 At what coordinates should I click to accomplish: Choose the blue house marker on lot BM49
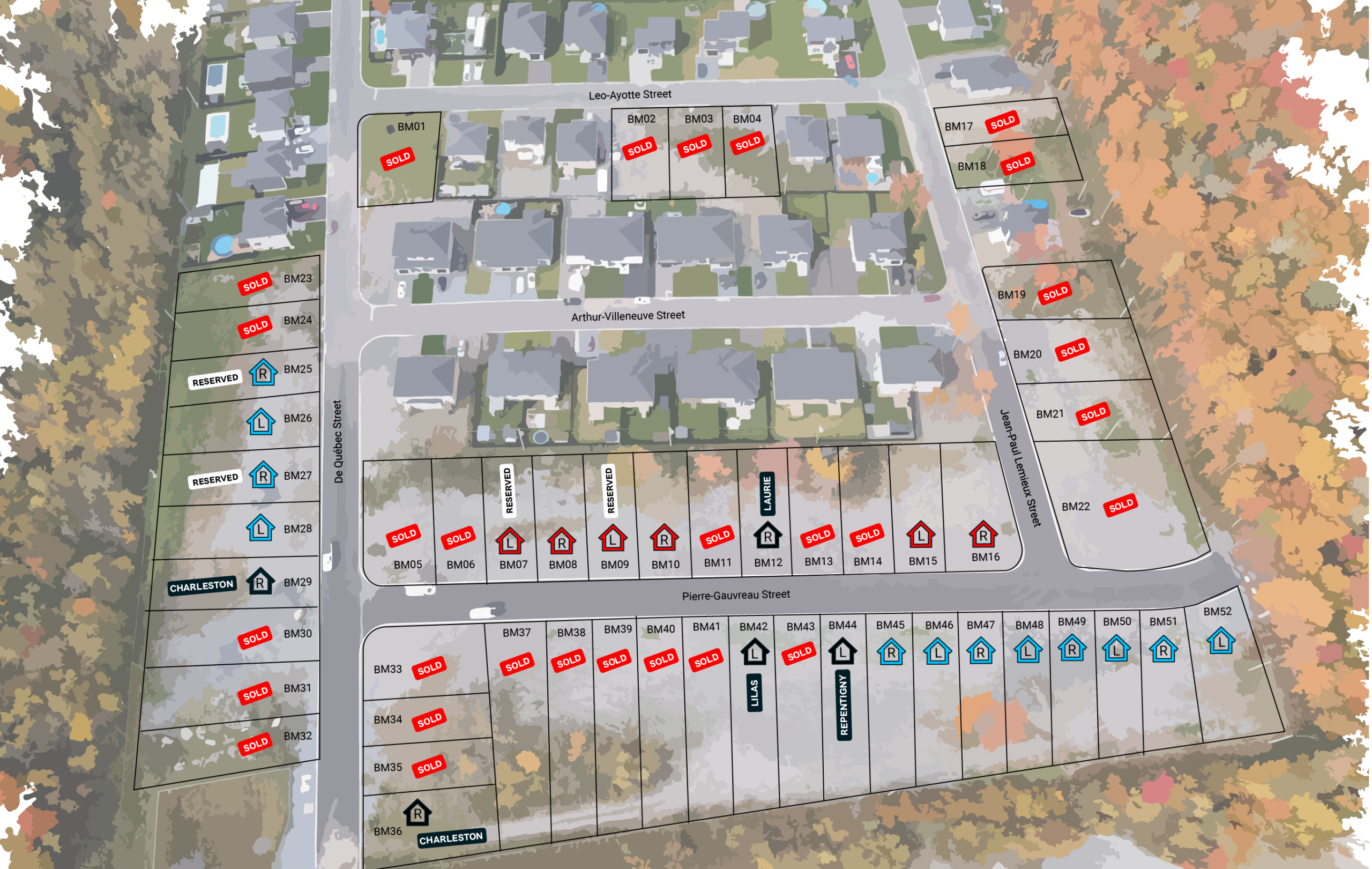pyautogui.click(x=1072, y=648)
